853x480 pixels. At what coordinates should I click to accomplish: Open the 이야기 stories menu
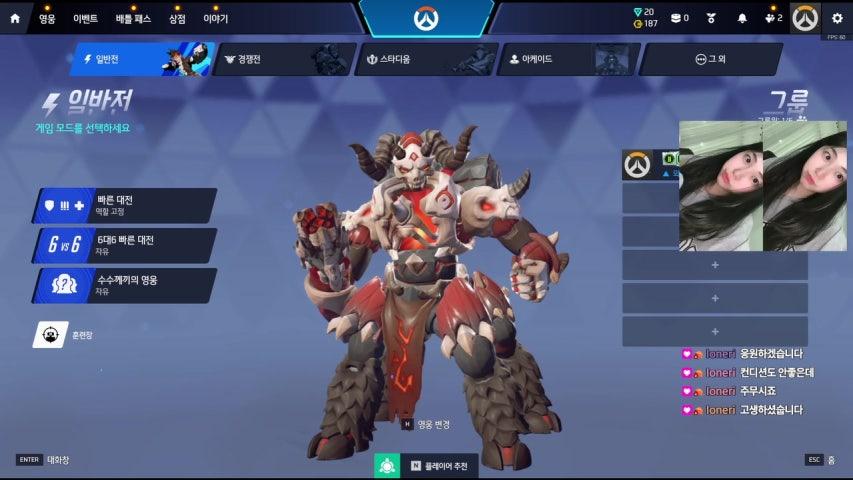216,18
